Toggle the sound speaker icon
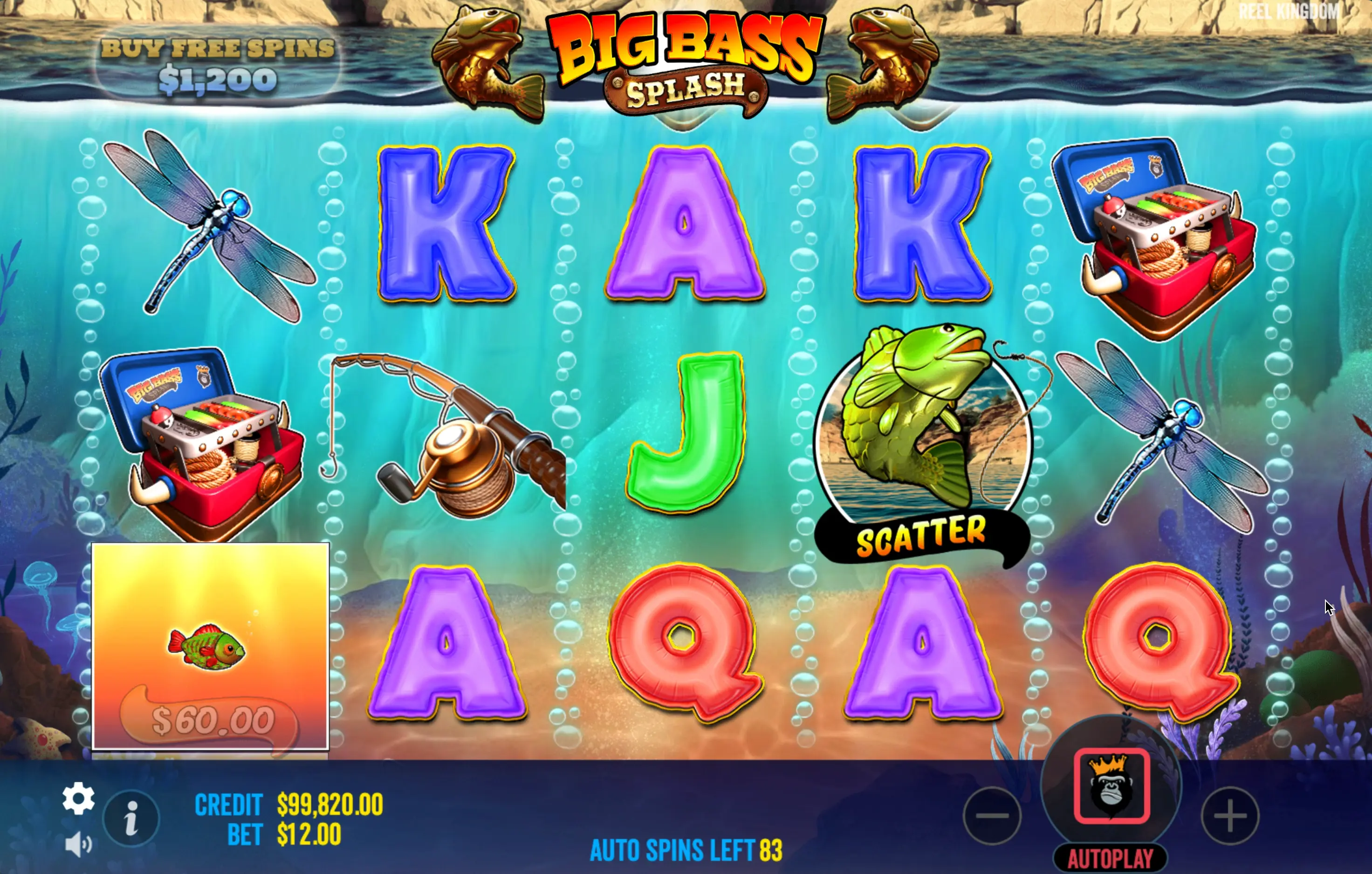Viewport: 1372px width, 874px height. pyautogui.click(x=78, y=844)
